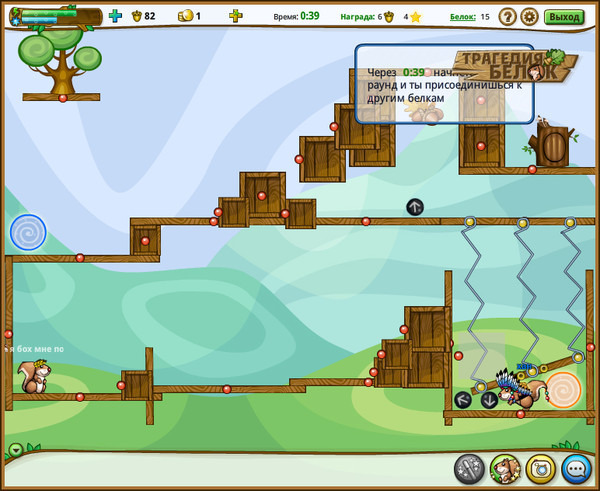
Task: Open the question mark help
Action: 507,16
